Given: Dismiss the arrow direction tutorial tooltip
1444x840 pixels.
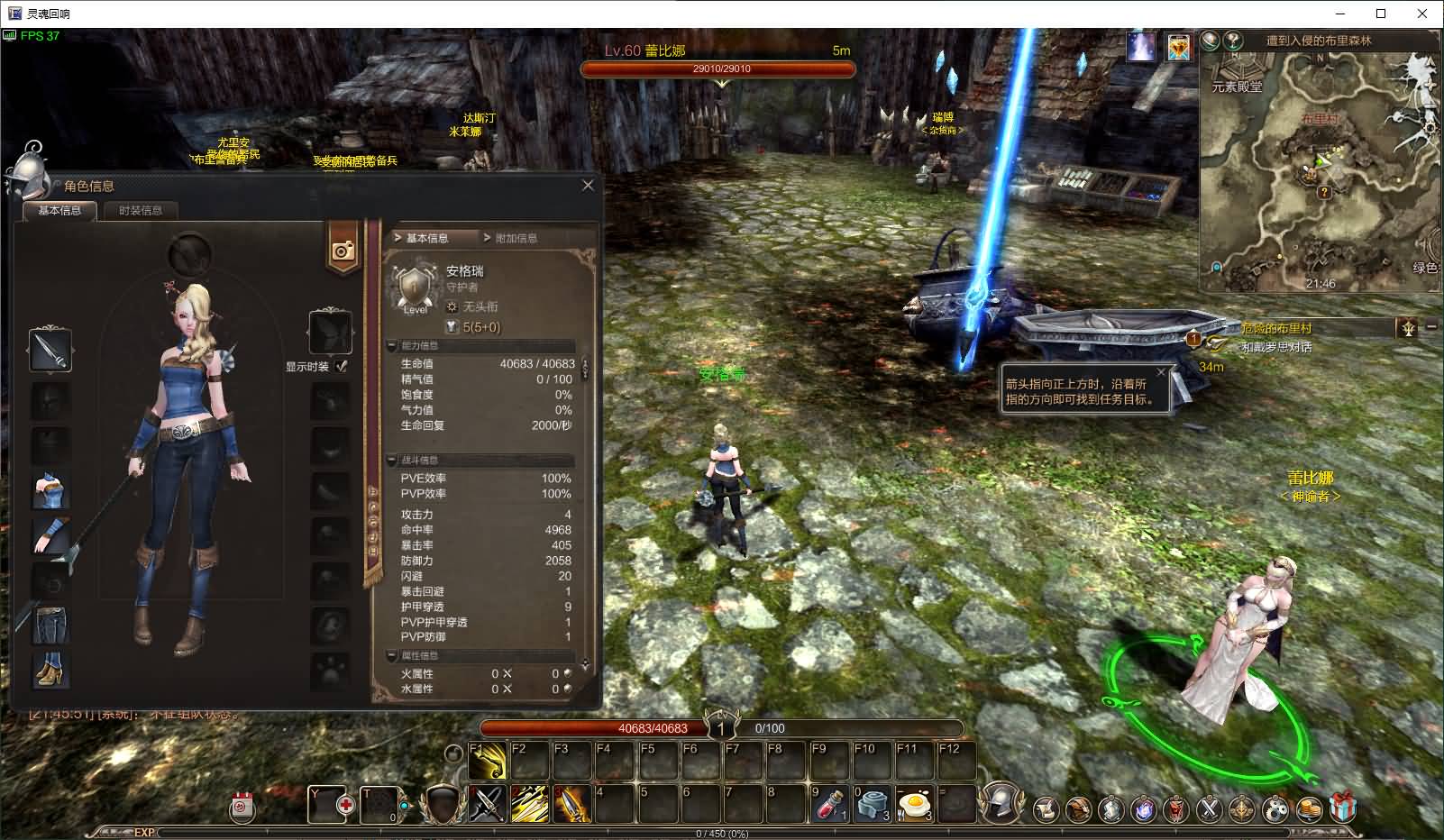Looking at the screenshot, I should (1161, 371).
